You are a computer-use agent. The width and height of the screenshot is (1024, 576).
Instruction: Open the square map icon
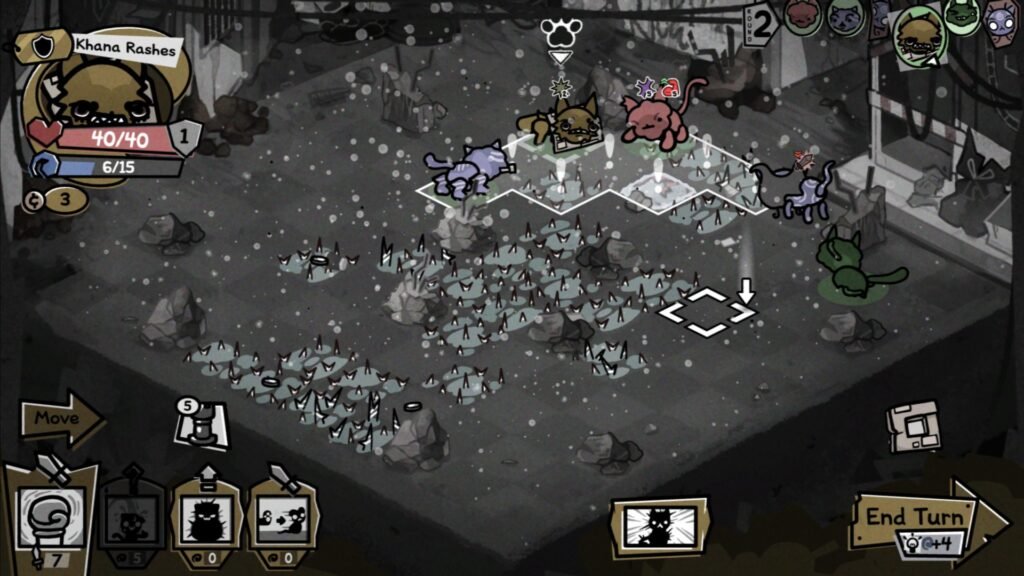914,426
